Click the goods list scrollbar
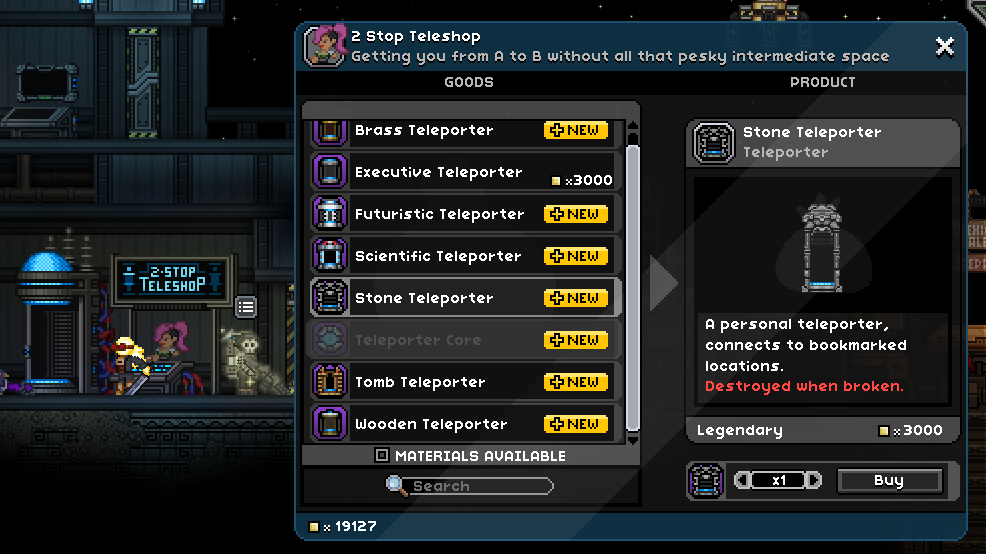 coord(632,290)
